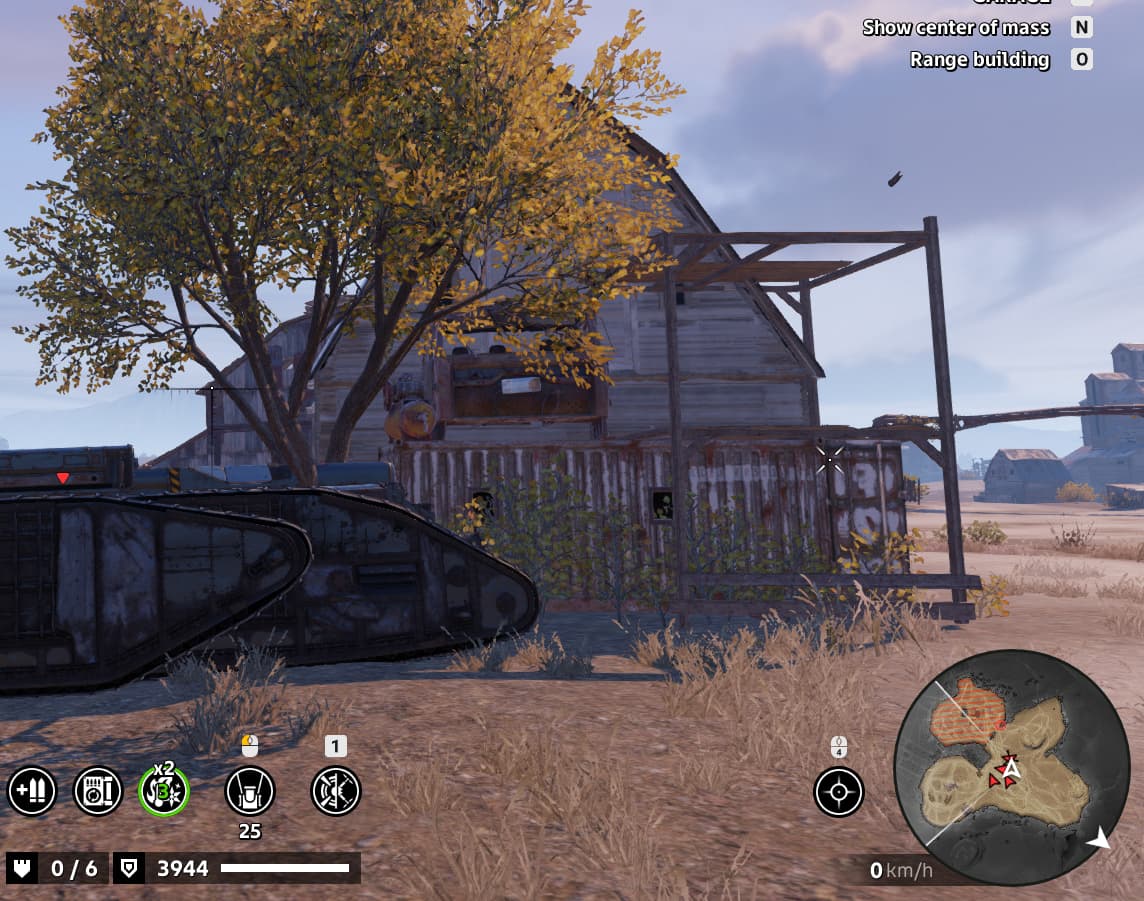1144x901 pixels.
Task: Click the crosshair targeting icon
Action: (839, 792)
